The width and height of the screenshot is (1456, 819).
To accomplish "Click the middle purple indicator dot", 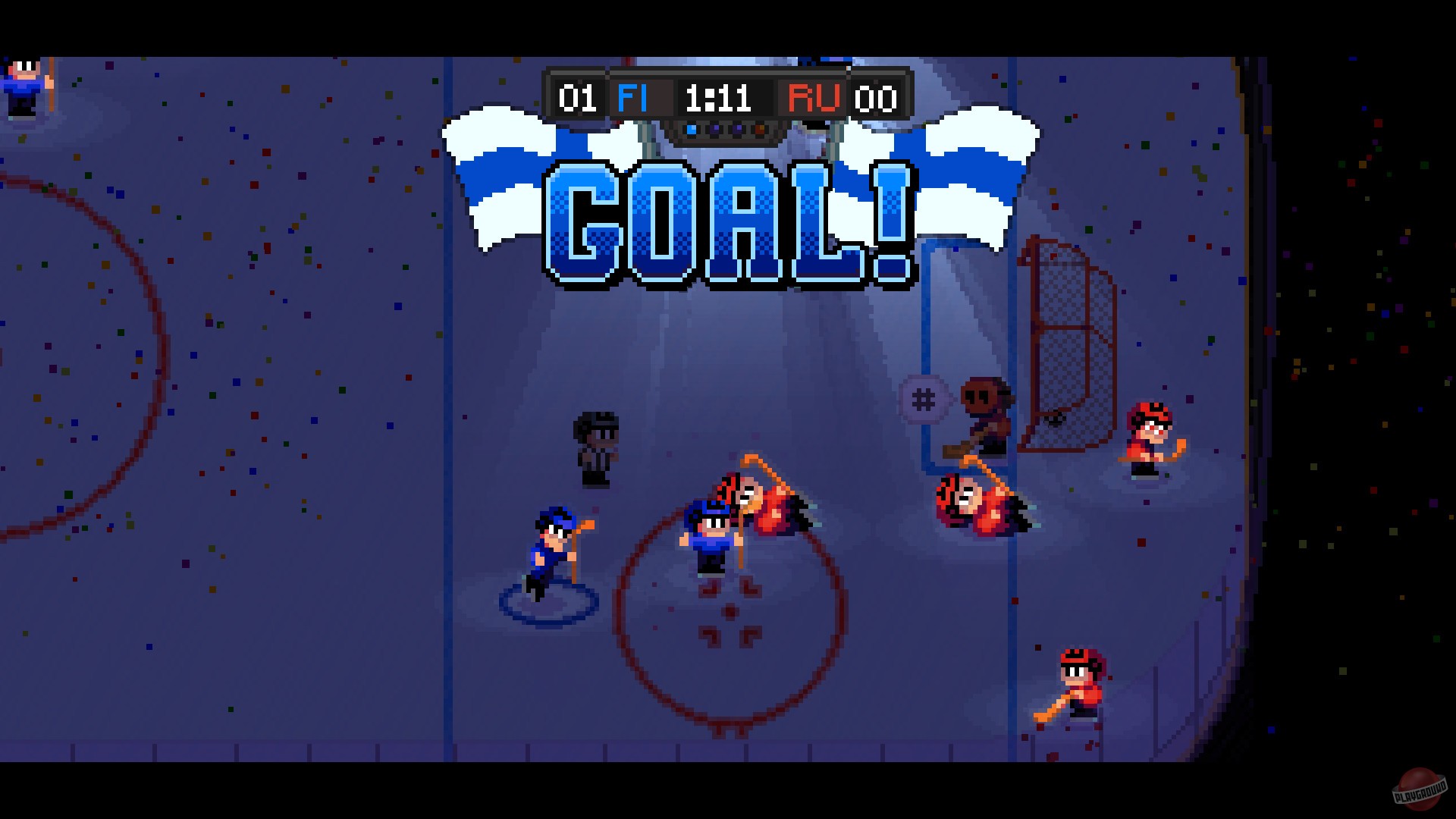I will click(x=714, y=130).
